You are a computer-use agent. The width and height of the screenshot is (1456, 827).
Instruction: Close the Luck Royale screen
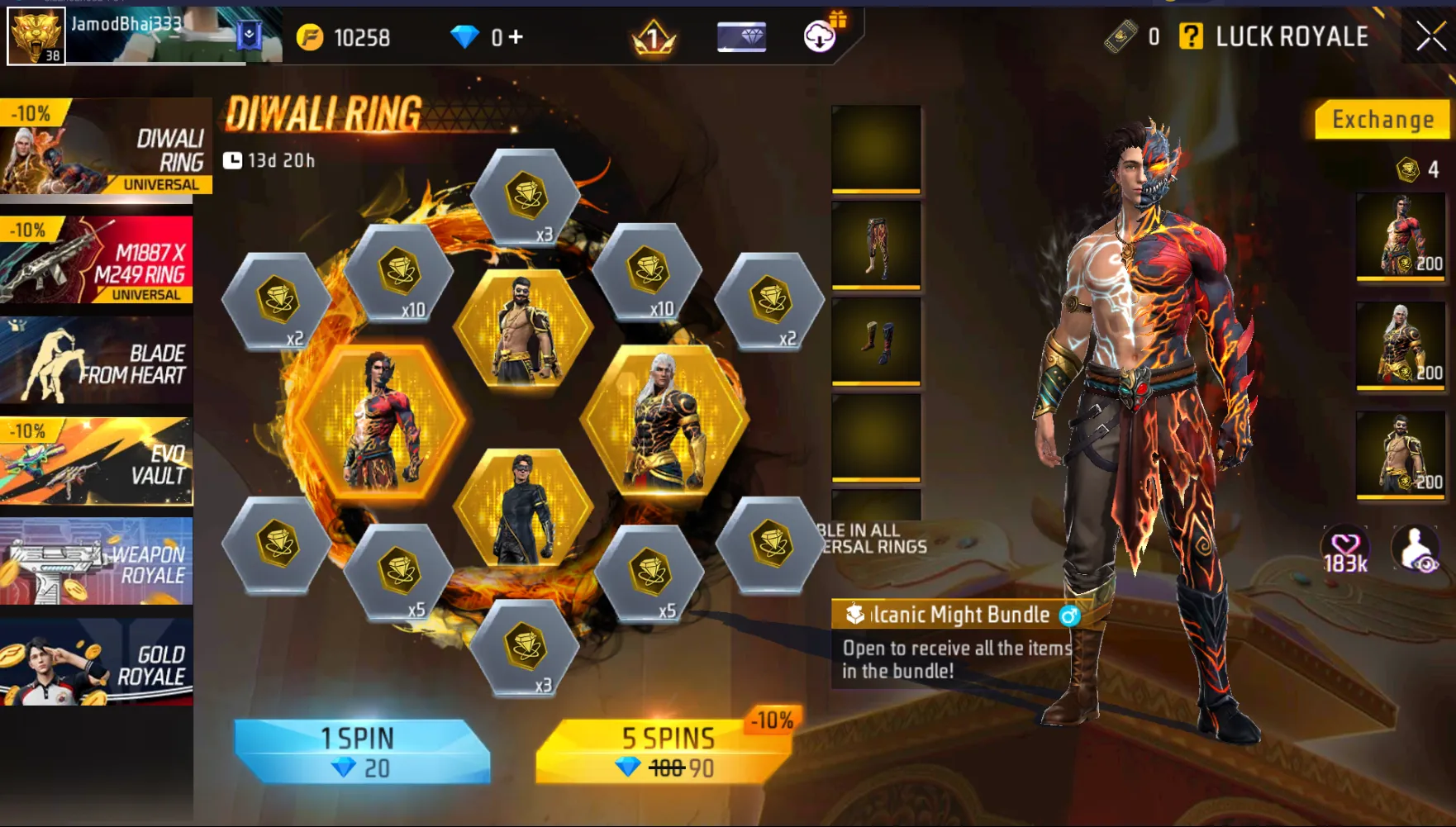click(x=1431, y=36)
